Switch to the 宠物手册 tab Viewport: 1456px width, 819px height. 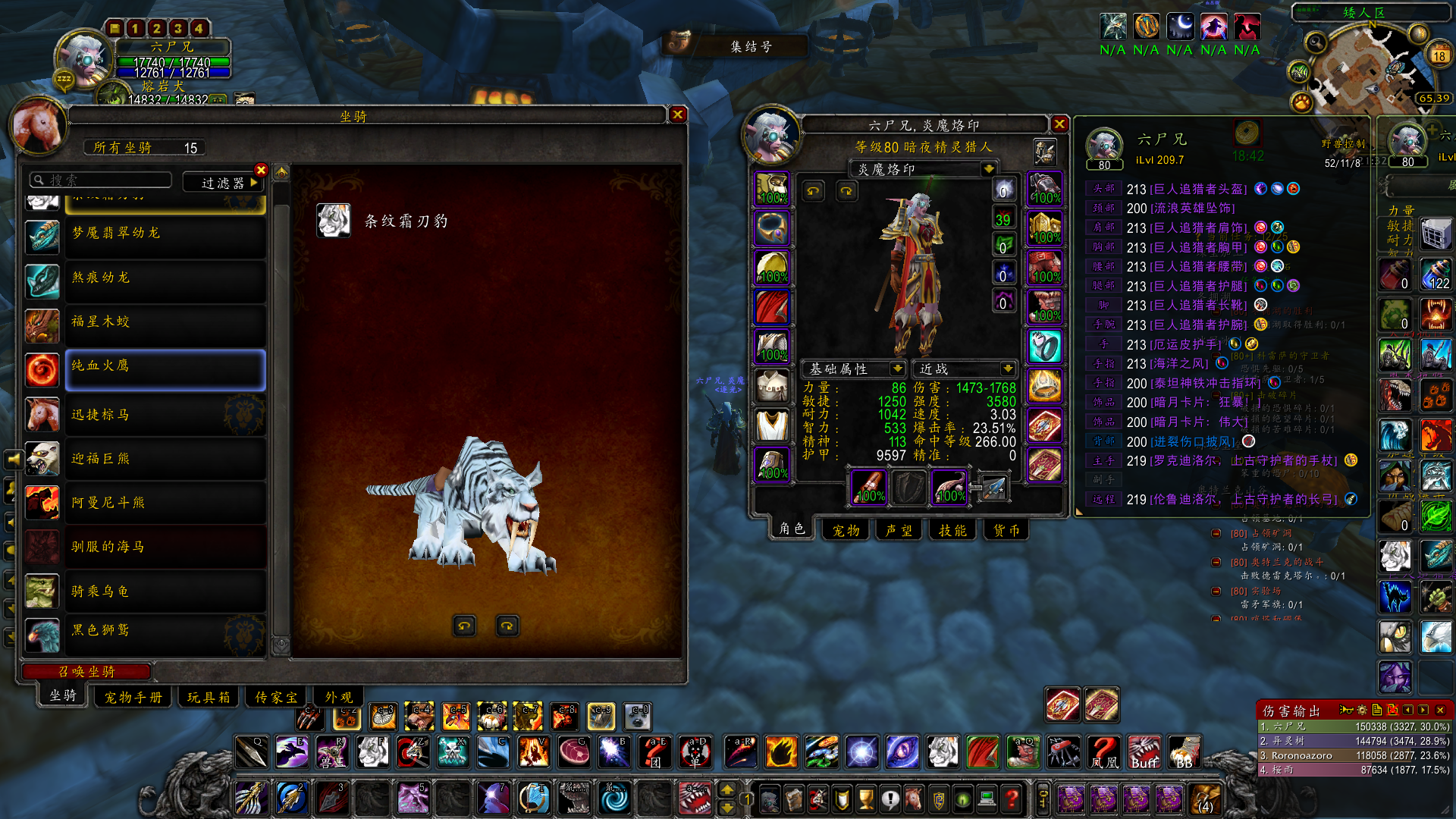(133, 697)
